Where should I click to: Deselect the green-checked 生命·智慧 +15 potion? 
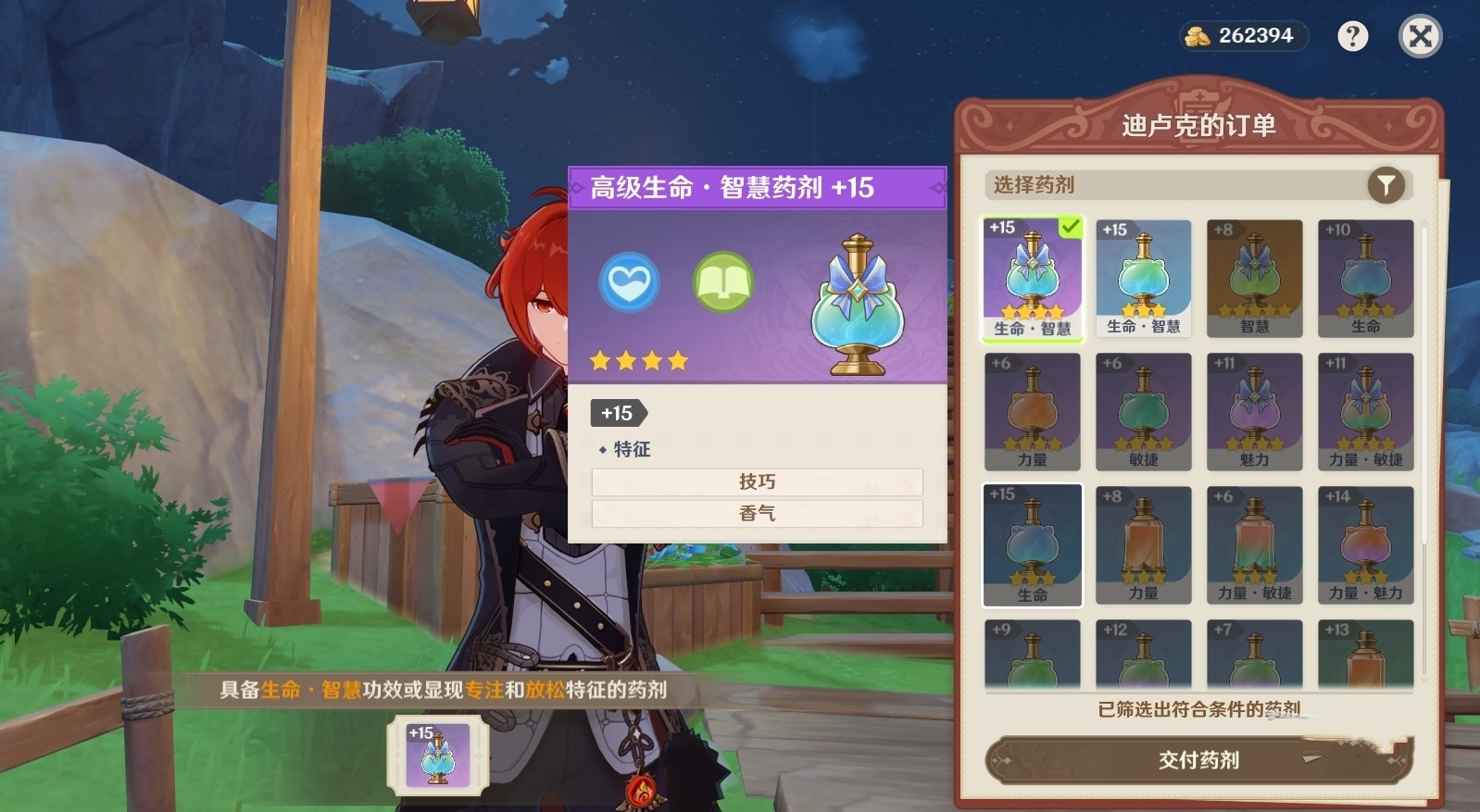(1032, 276)
